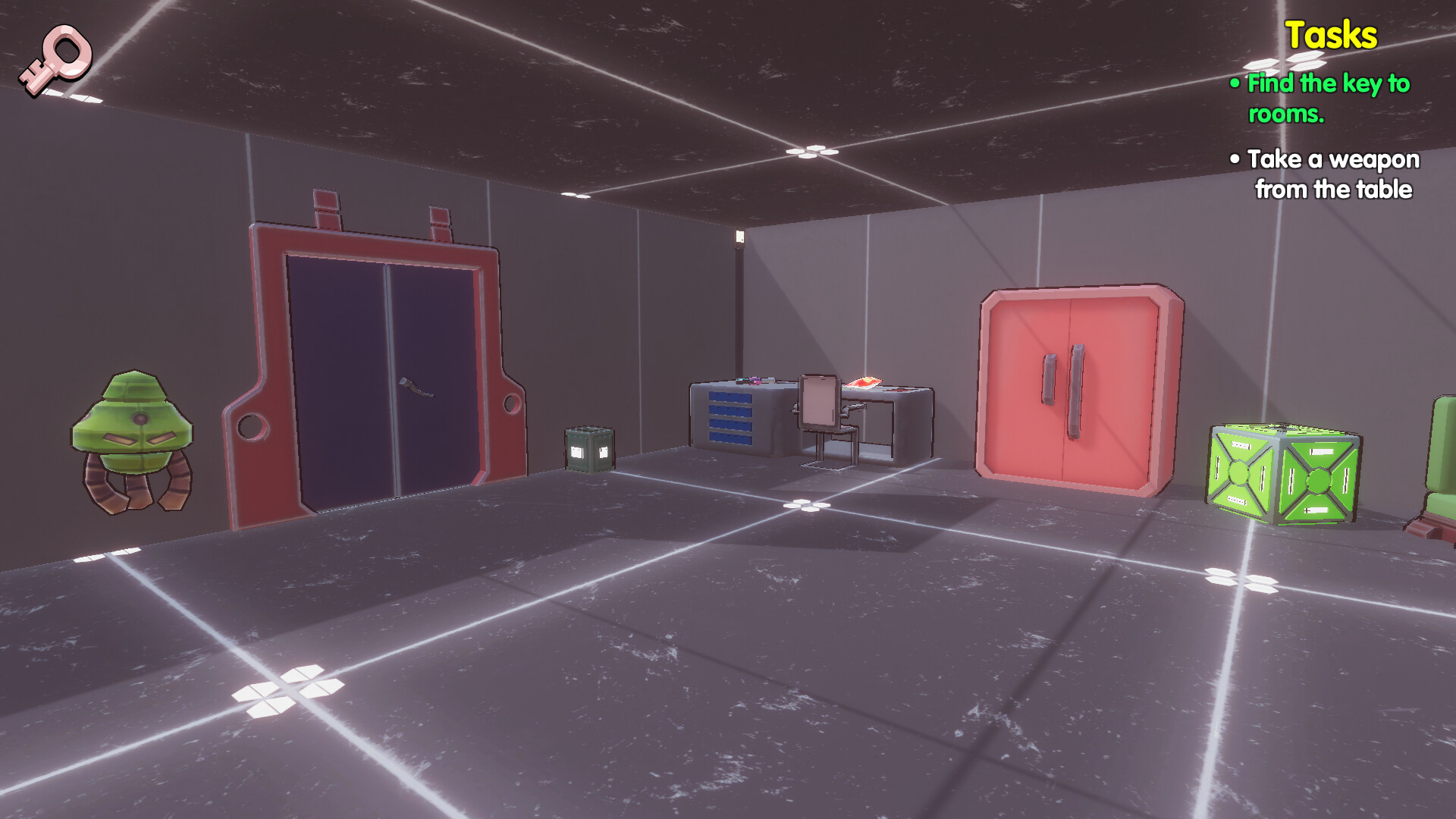Select the red magazine on the desk
This screenshot has width=1456, height=819.
pyautogui.click(x=864, y=381)
